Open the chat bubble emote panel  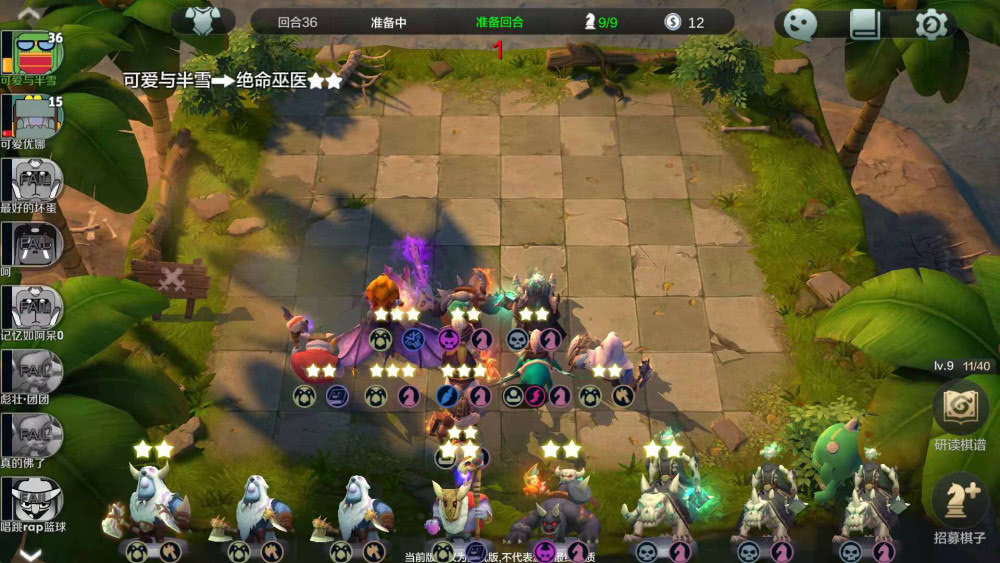[x=800, y=24]
